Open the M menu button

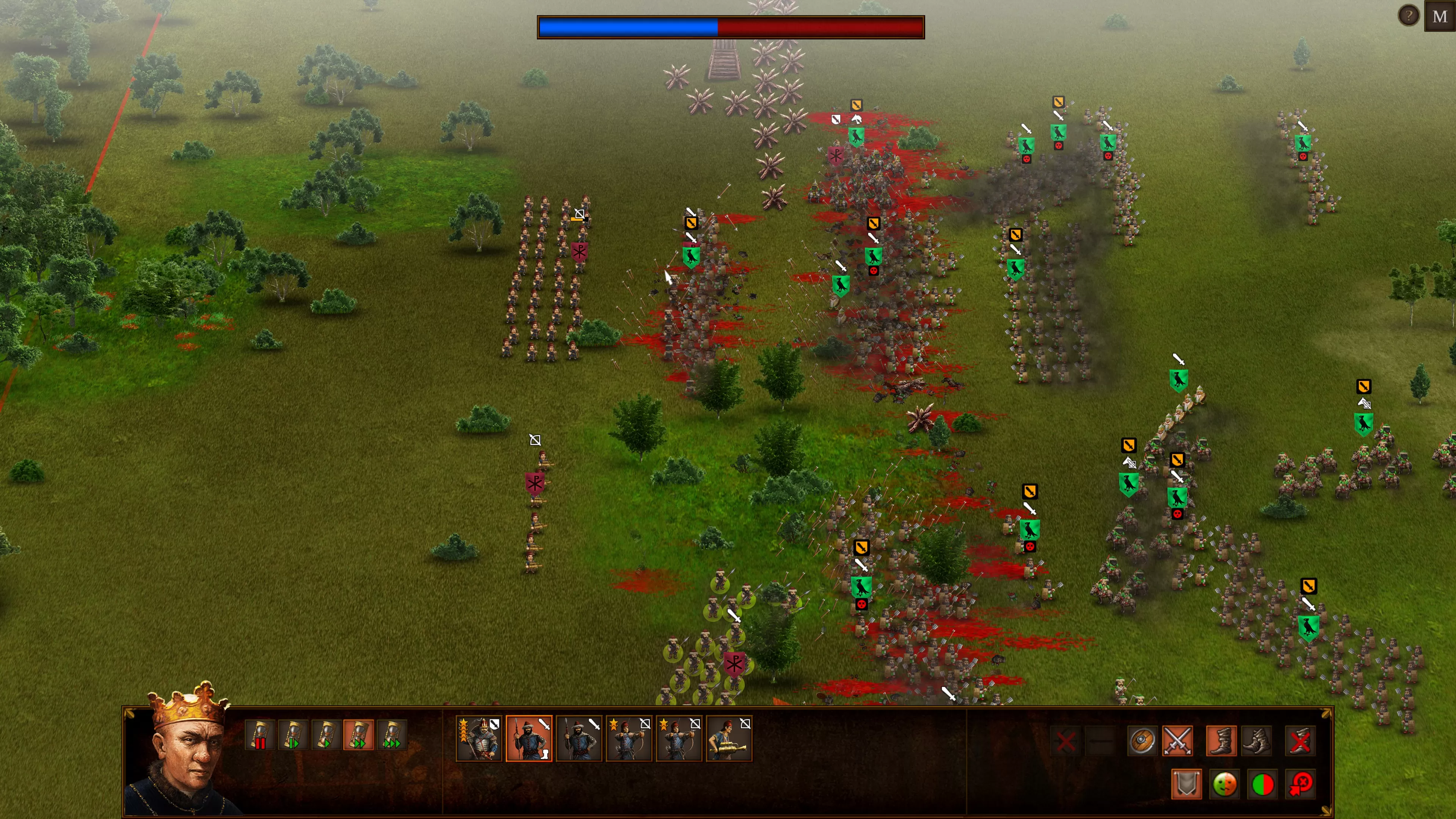[x=1440, y=16]
